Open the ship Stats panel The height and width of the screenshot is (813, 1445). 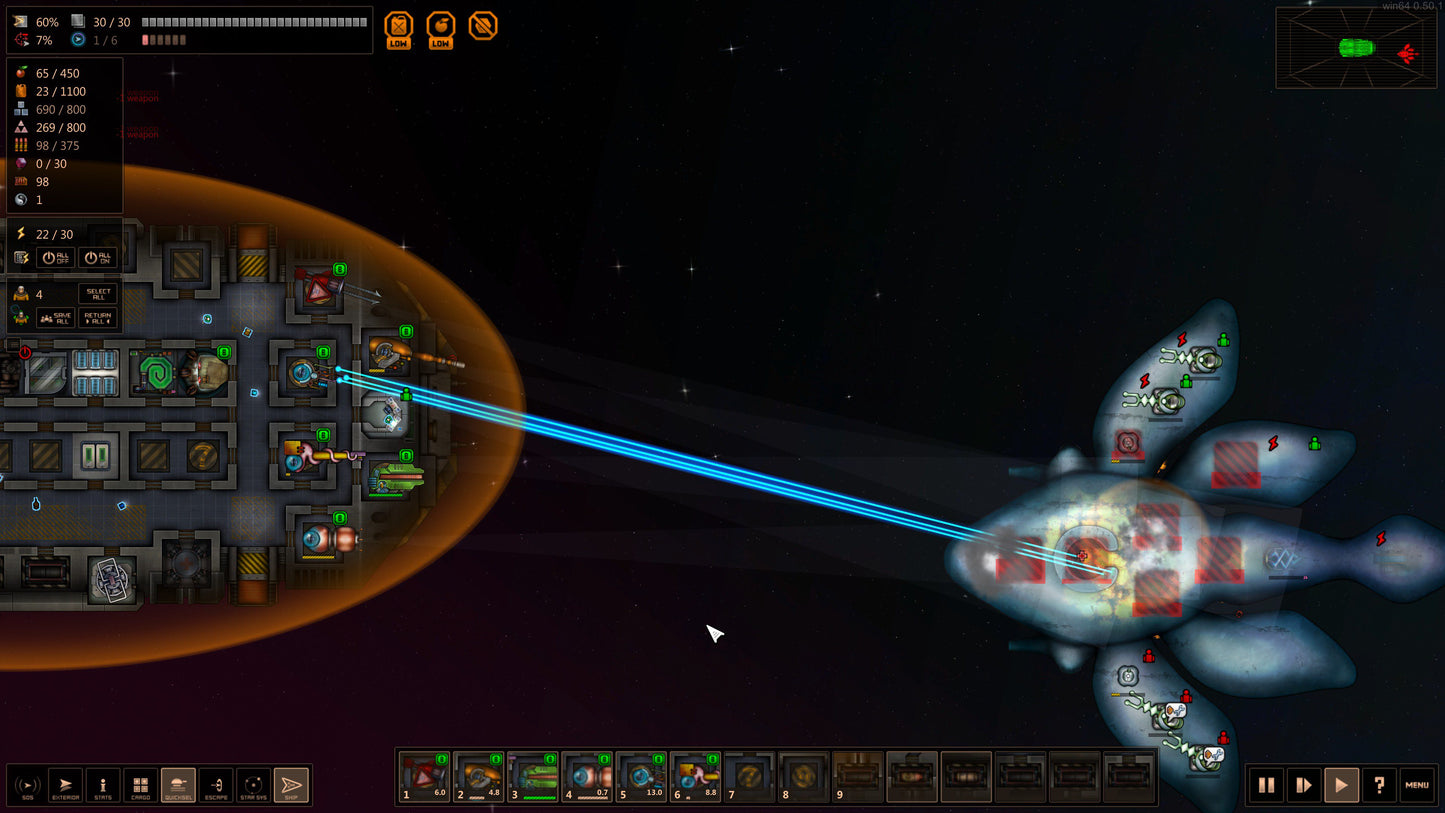(x=103, y=785)
